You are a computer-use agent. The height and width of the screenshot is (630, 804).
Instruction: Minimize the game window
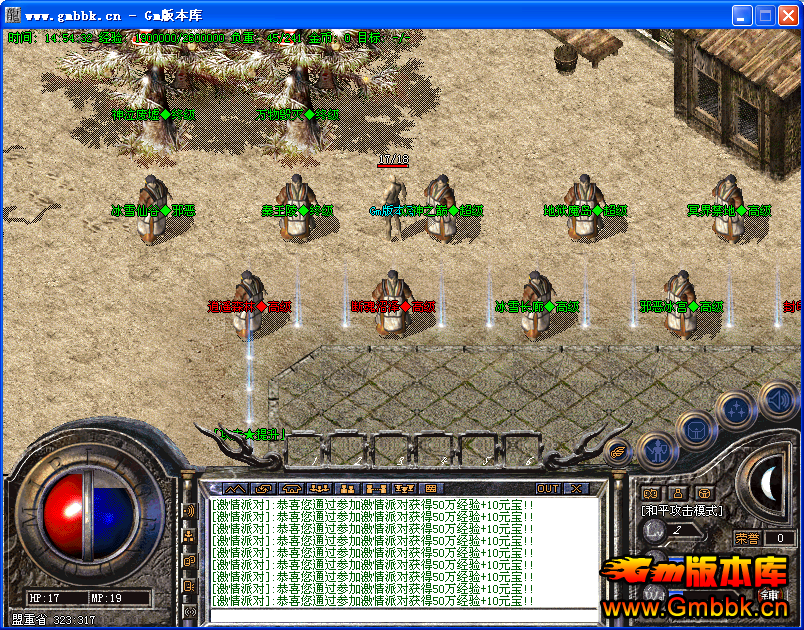[742, 15]
